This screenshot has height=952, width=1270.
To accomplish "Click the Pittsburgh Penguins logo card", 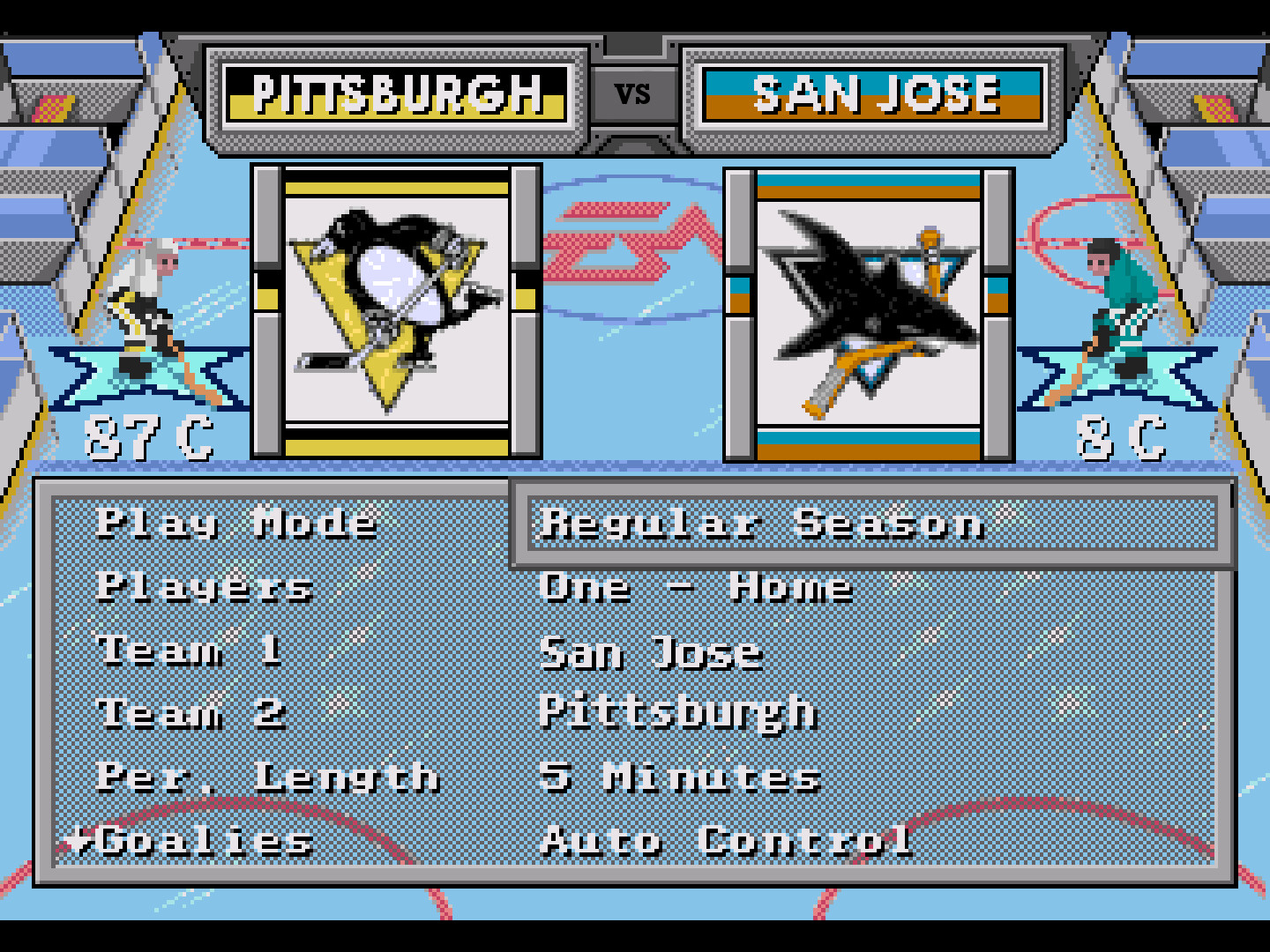I will point(396,311).
